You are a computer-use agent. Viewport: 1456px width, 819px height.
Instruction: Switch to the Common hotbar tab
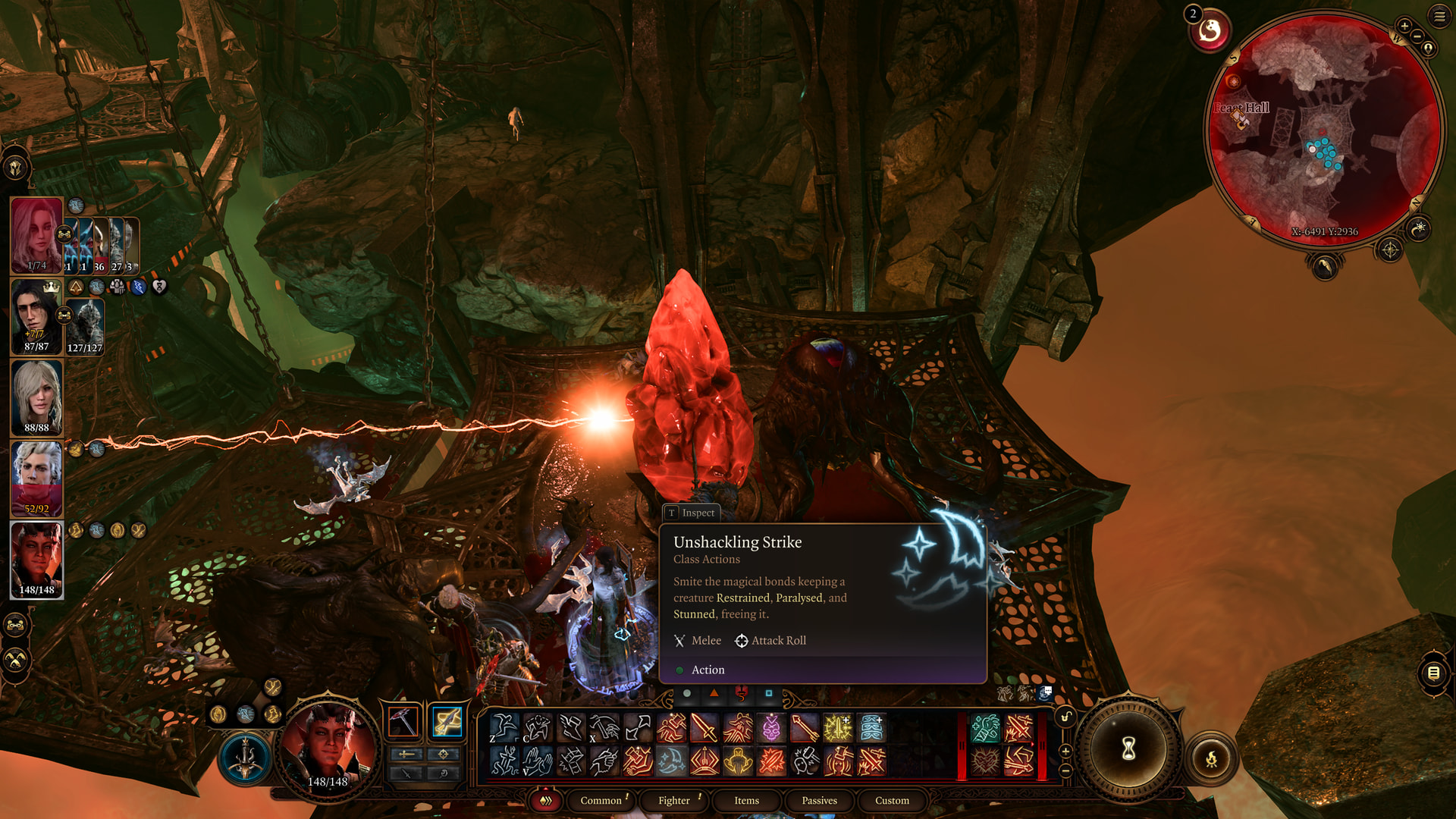[x=601, y=800]
